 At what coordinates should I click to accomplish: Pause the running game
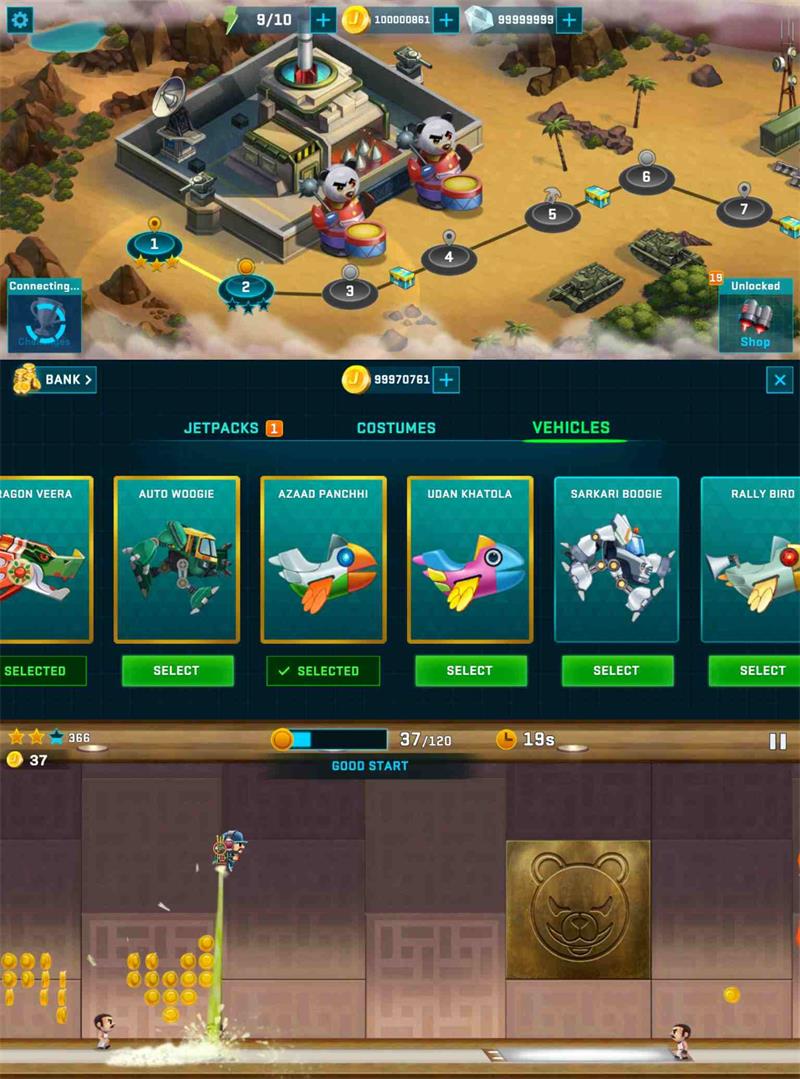click(x=777, y=741)
